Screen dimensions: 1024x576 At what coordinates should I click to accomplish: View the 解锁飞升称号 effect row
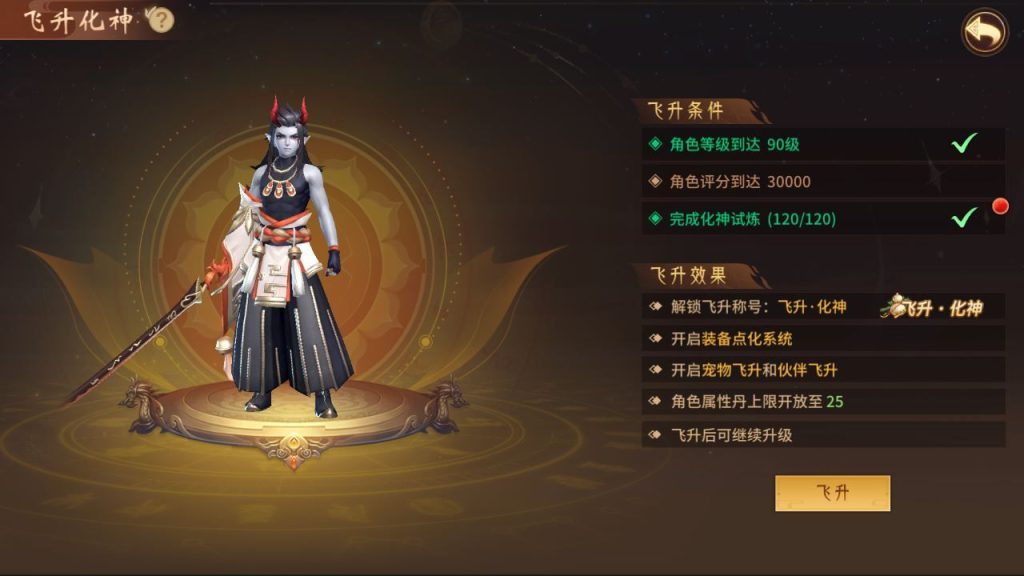822,307
